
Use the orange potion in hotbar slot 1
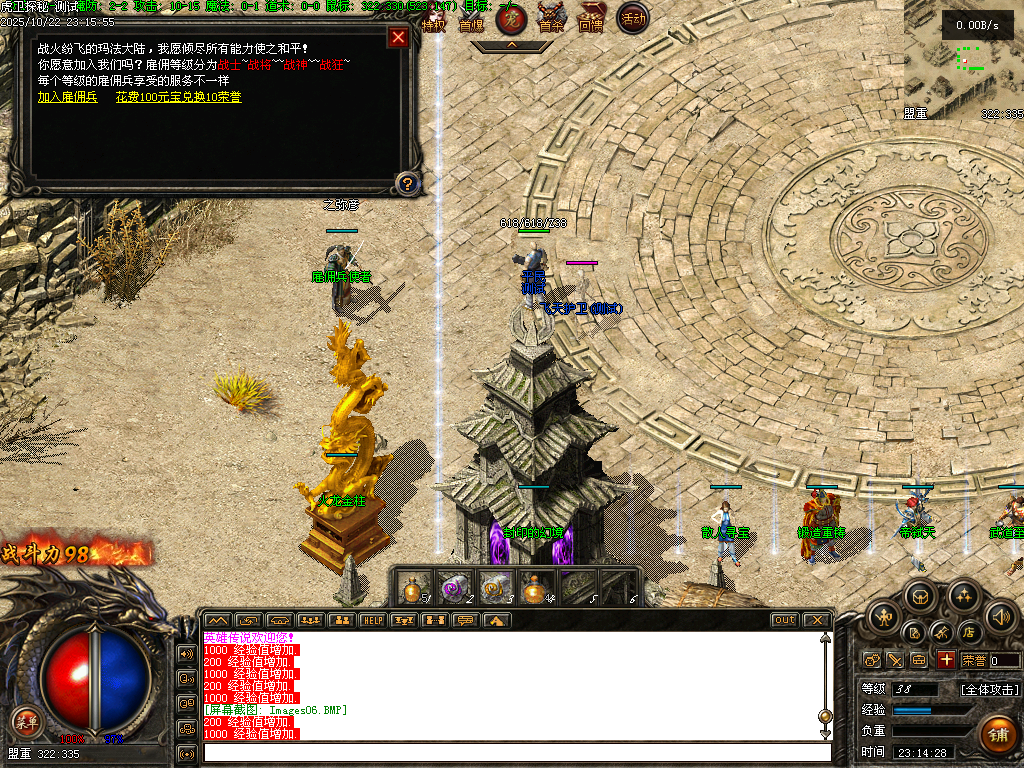pos(414,588)
